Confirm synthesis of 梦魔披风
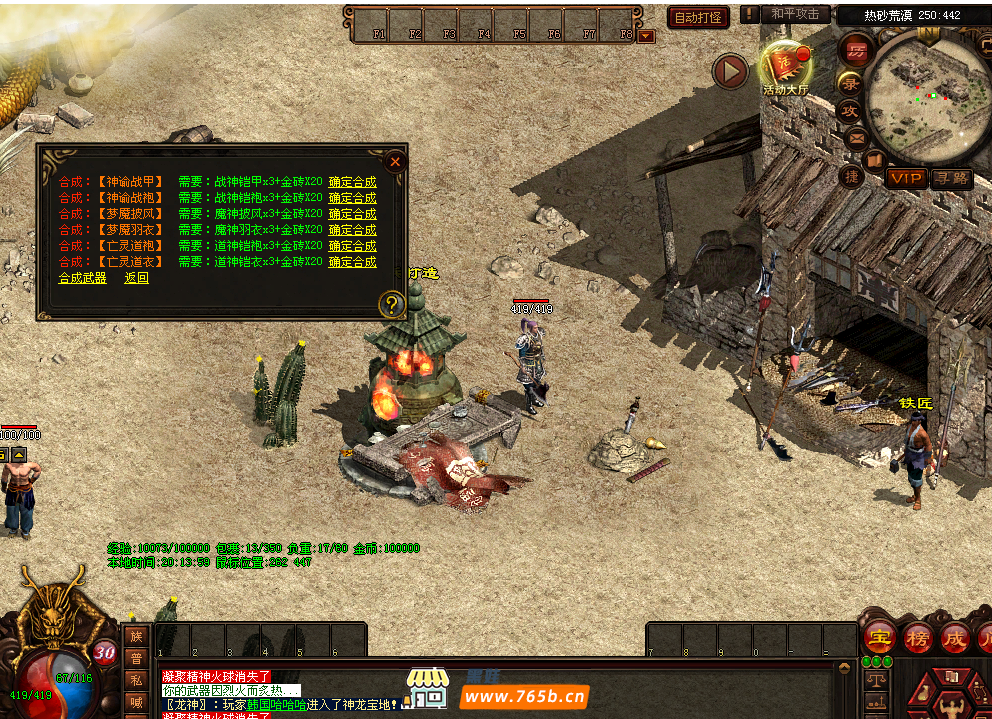The image size is (992, 719). pyautogui.click(x=352, y=214)
